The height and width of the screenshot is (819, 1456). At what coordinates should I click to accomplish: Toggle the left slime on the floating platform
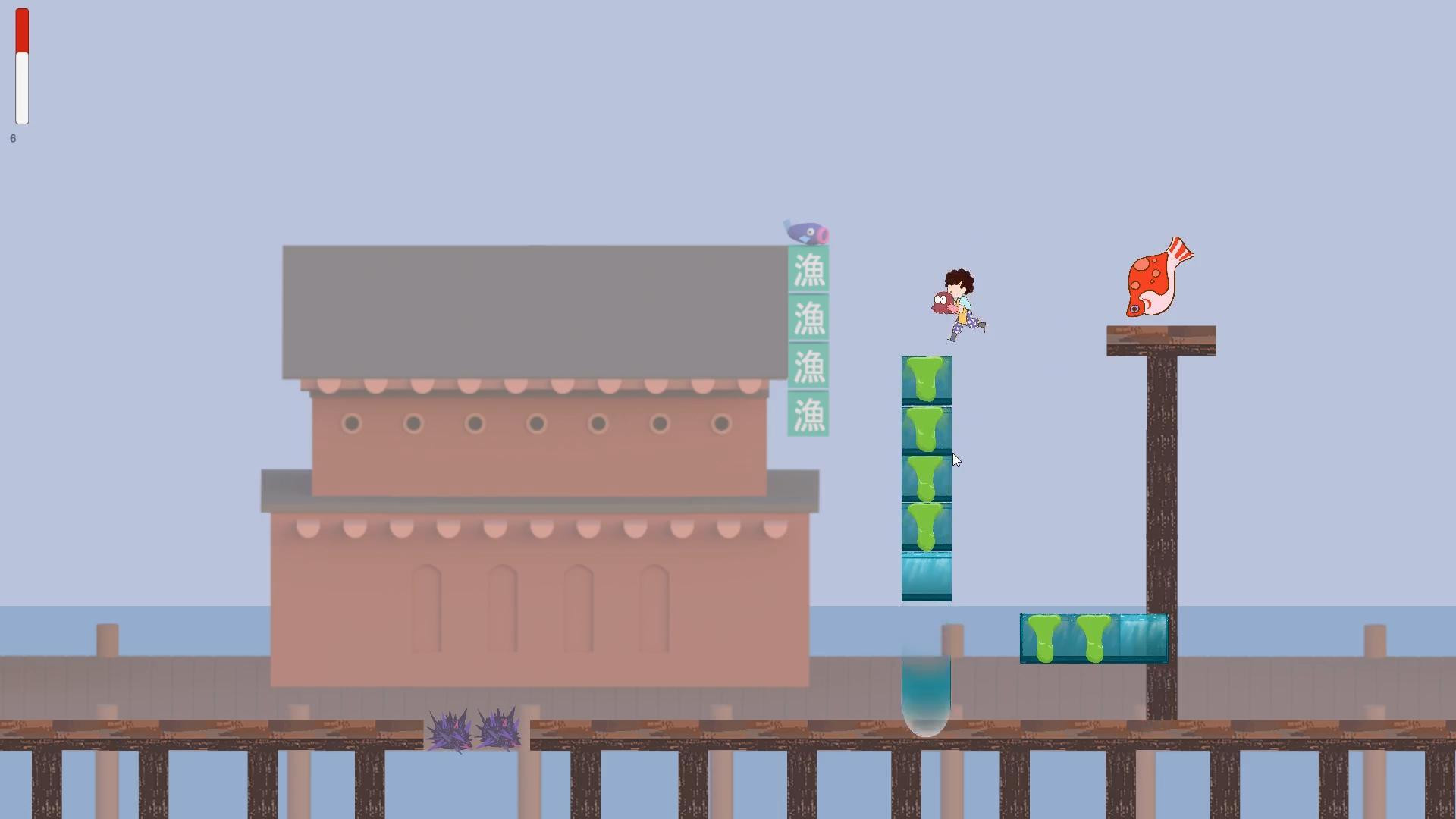[x=1045, y=637]
